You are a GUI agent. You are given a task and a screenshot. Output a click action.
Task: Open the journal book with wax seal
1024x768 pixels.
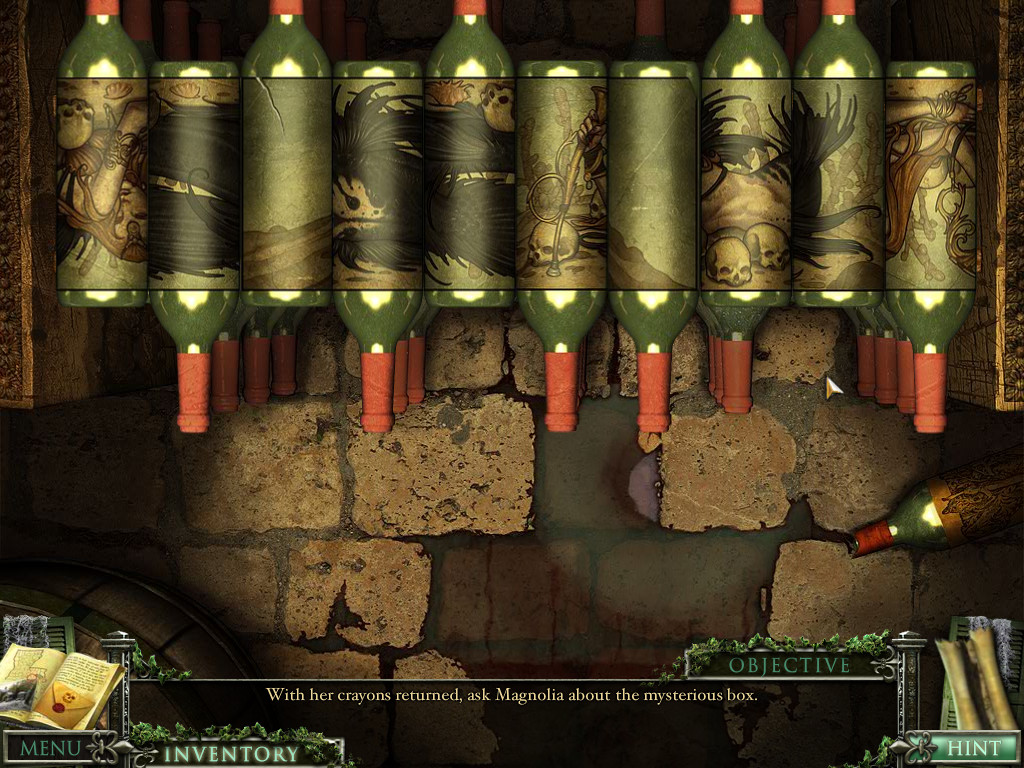point(62,687)
